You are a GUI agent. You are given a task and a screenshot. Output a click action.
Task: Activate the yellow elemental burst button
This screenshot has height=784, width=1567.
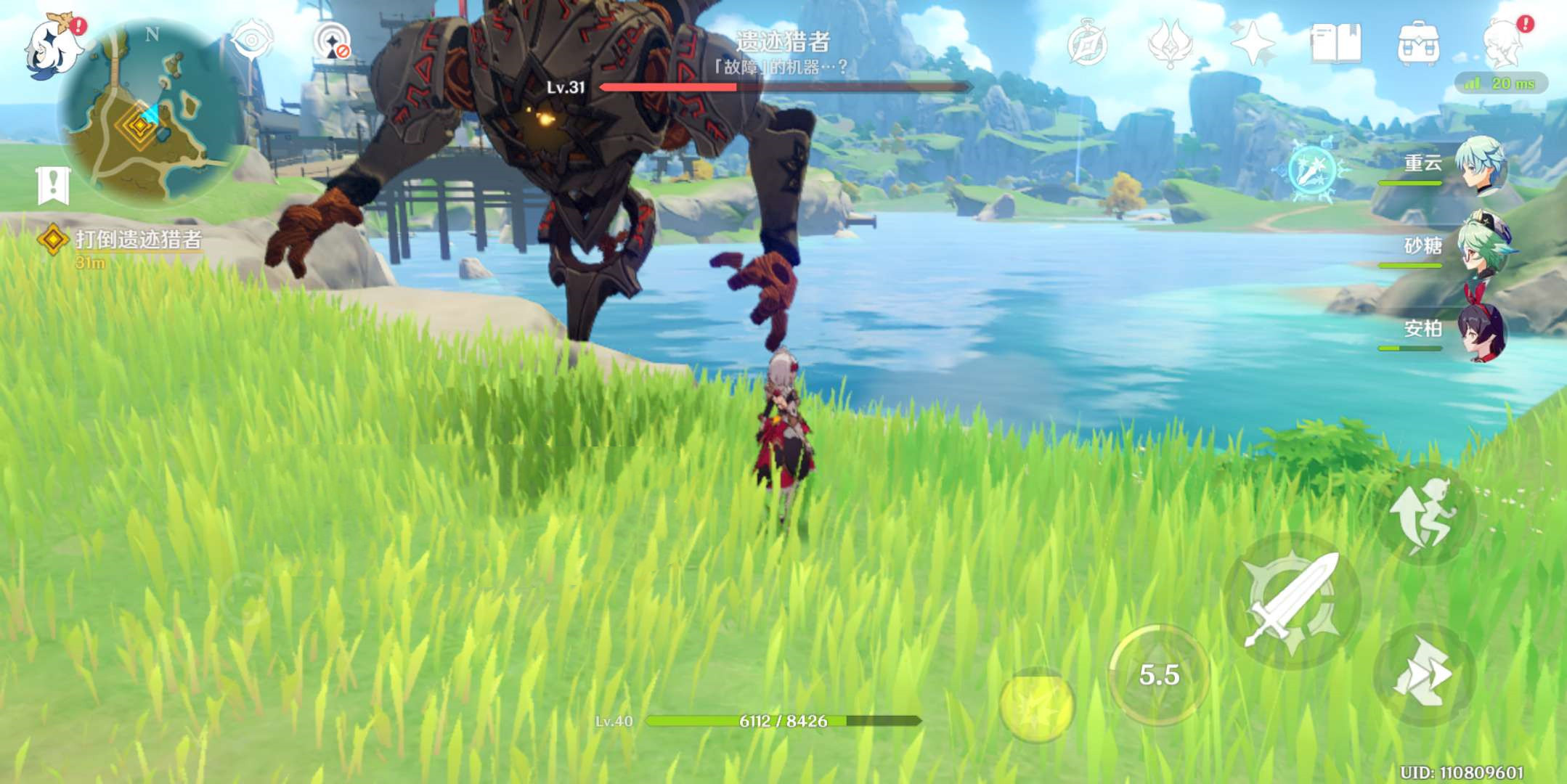tap(1036, 706)
